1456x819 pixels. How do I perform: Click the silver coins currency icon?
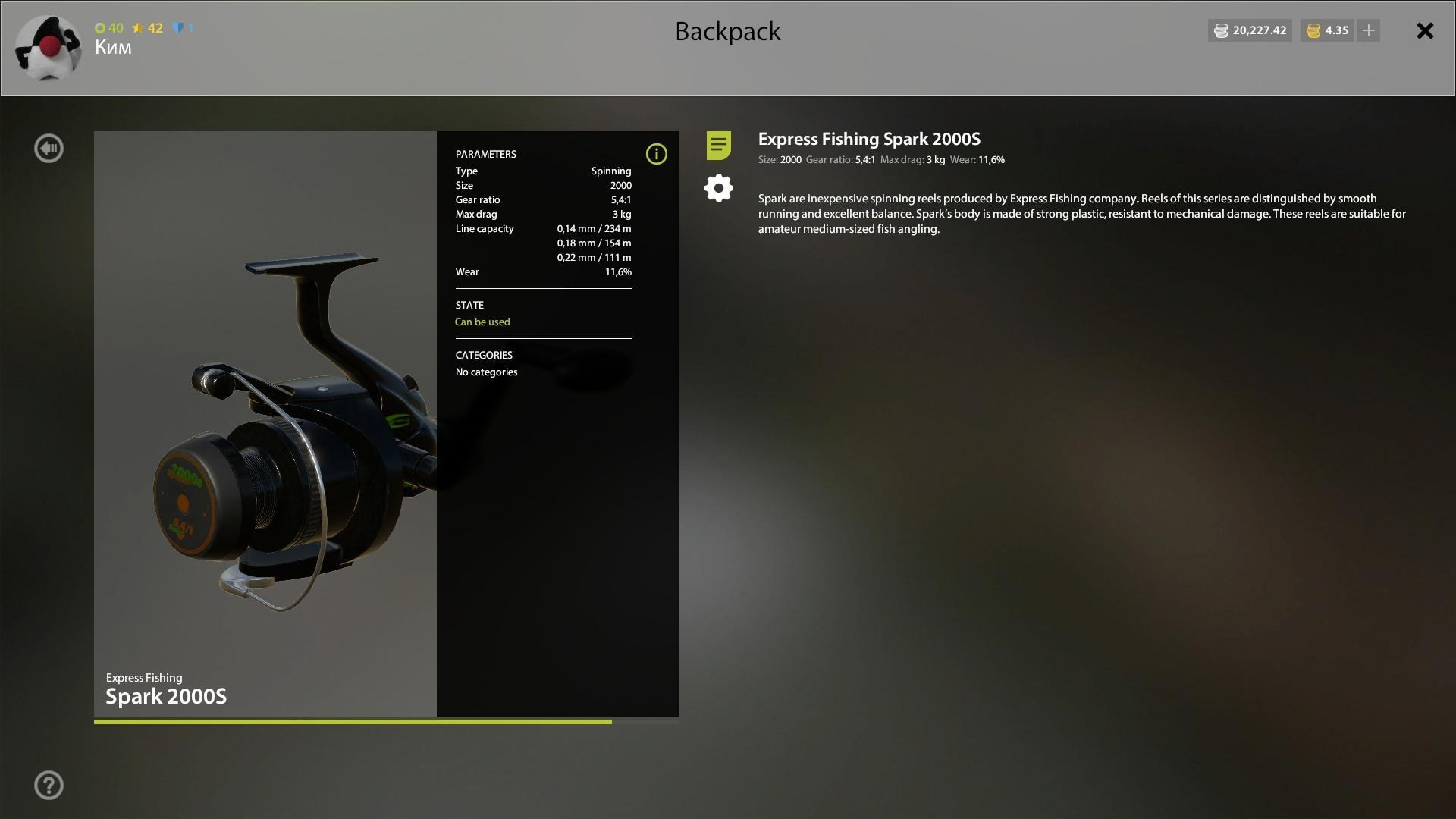(1221, 30)
